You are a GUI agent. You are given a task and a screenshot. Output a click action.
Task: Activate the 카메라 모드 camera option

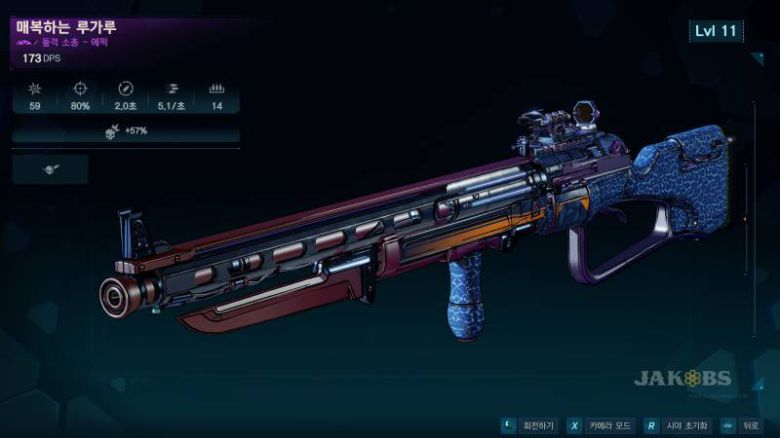pyautogui.click(x=600, y=424)
